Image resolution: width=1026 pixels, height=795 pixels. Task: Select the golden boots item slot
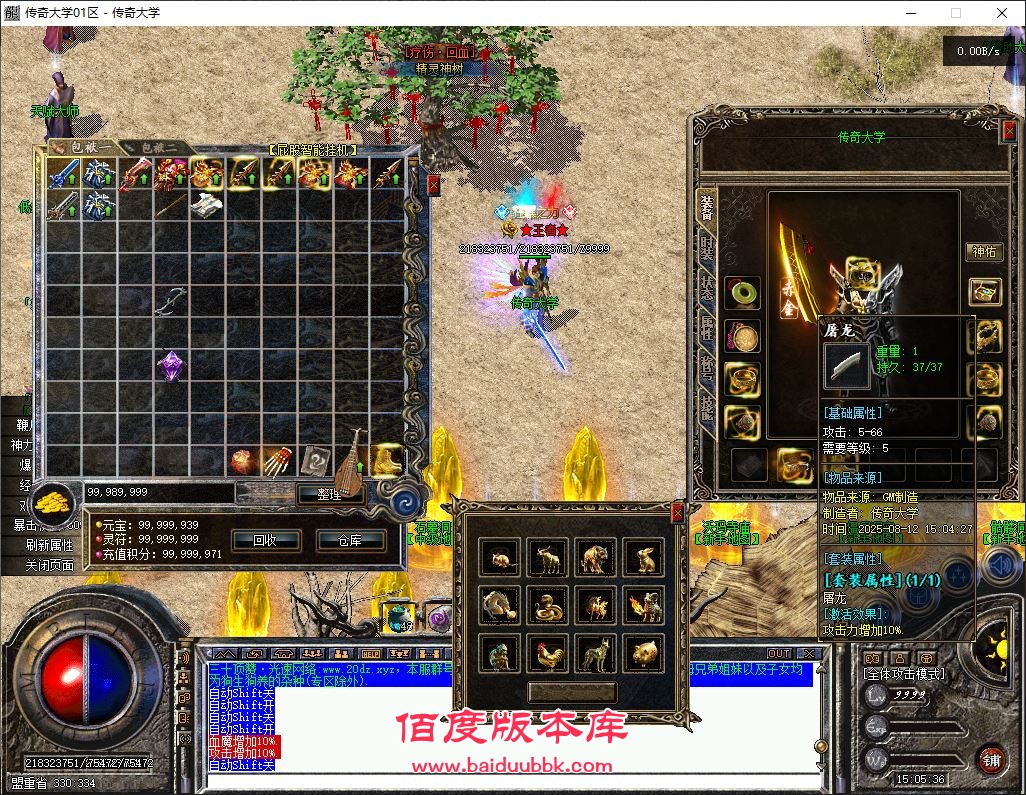click(x=387, y=460)
